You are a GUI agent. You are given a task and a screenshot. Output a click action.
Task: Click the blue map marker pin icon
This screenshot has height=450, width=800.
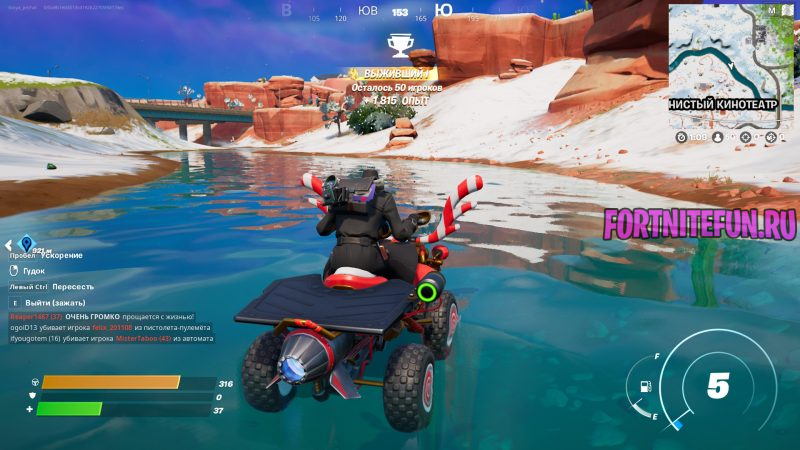27,244
